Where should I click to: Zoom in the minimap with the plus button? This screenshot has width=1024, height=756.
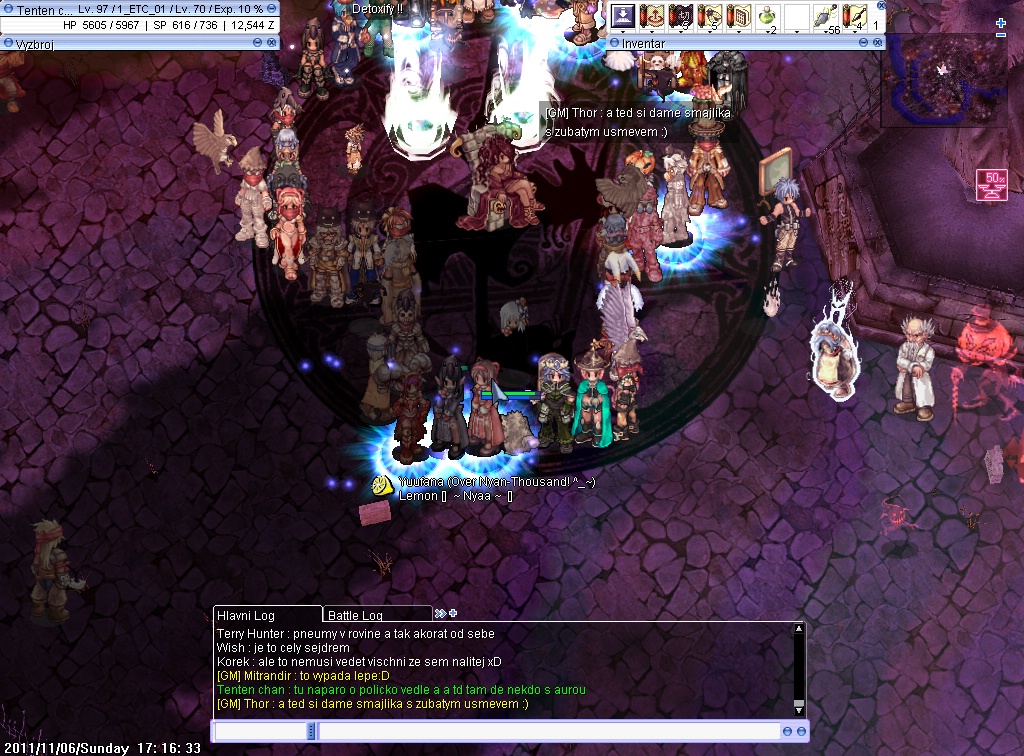1001,23
